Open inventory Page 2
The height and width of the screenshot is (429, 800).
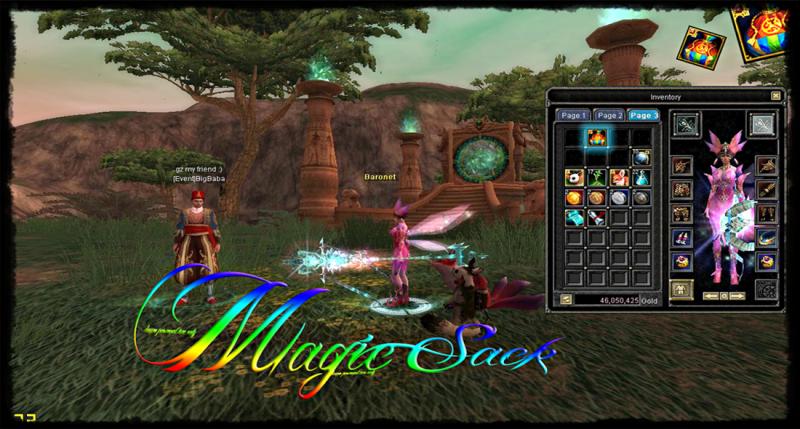[x=610, y=116]
